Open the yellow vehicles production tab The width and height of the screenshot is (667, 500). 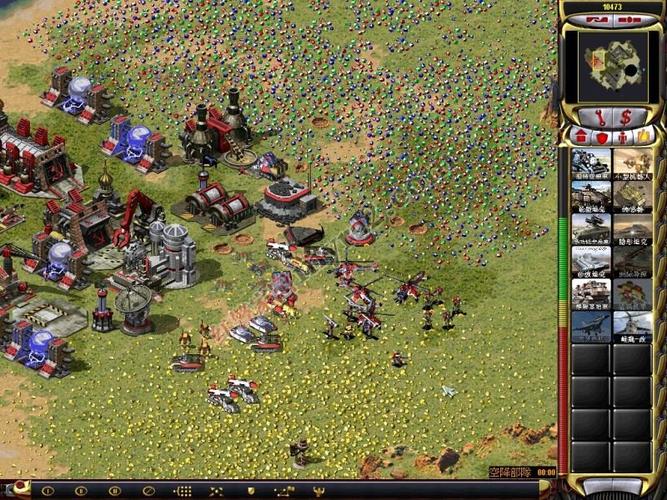click(x=642, y=136)
